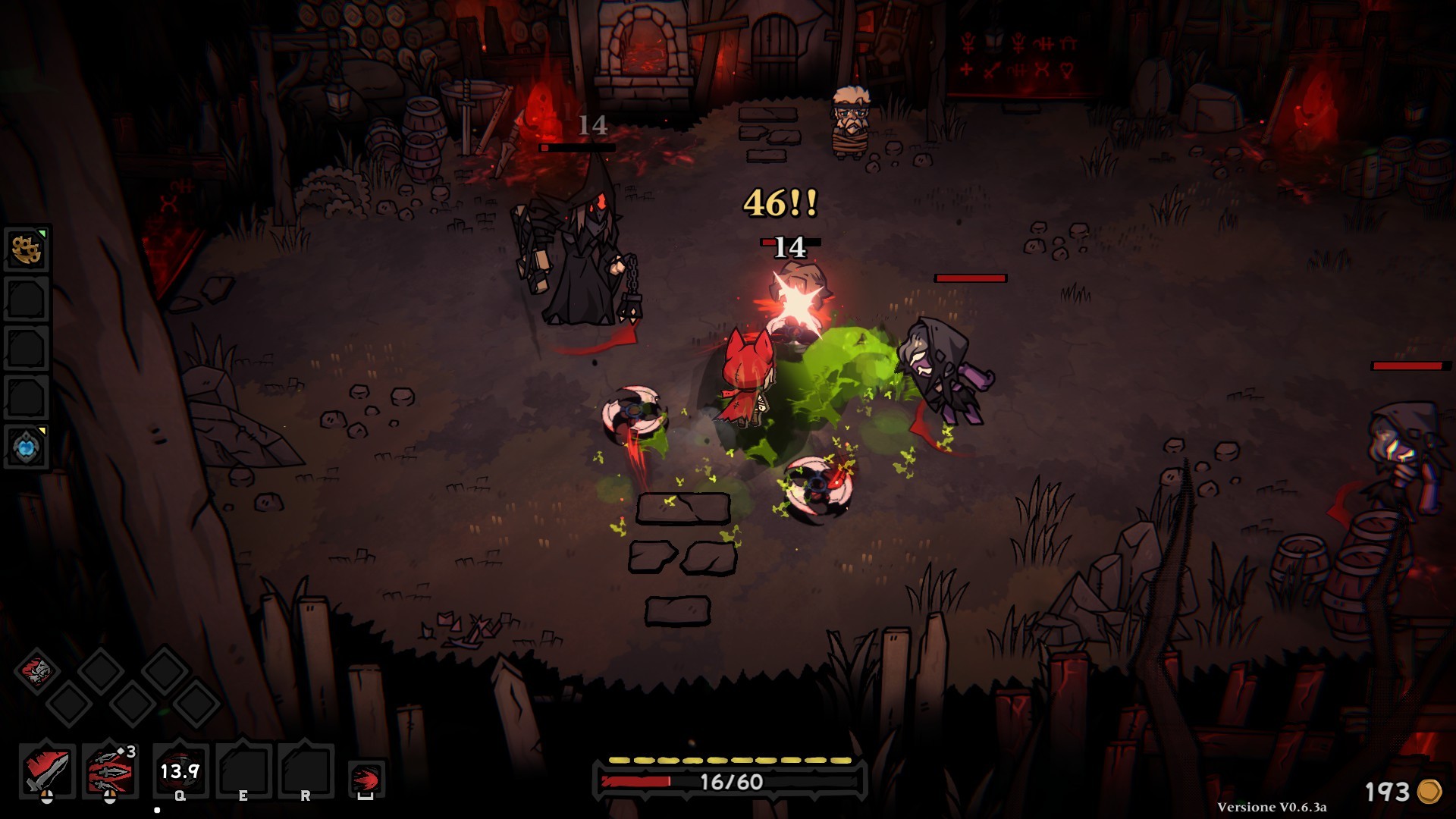Screen dimensions: 1456x819
Task: Select the blue gem amulet slot
Action: 27,447
